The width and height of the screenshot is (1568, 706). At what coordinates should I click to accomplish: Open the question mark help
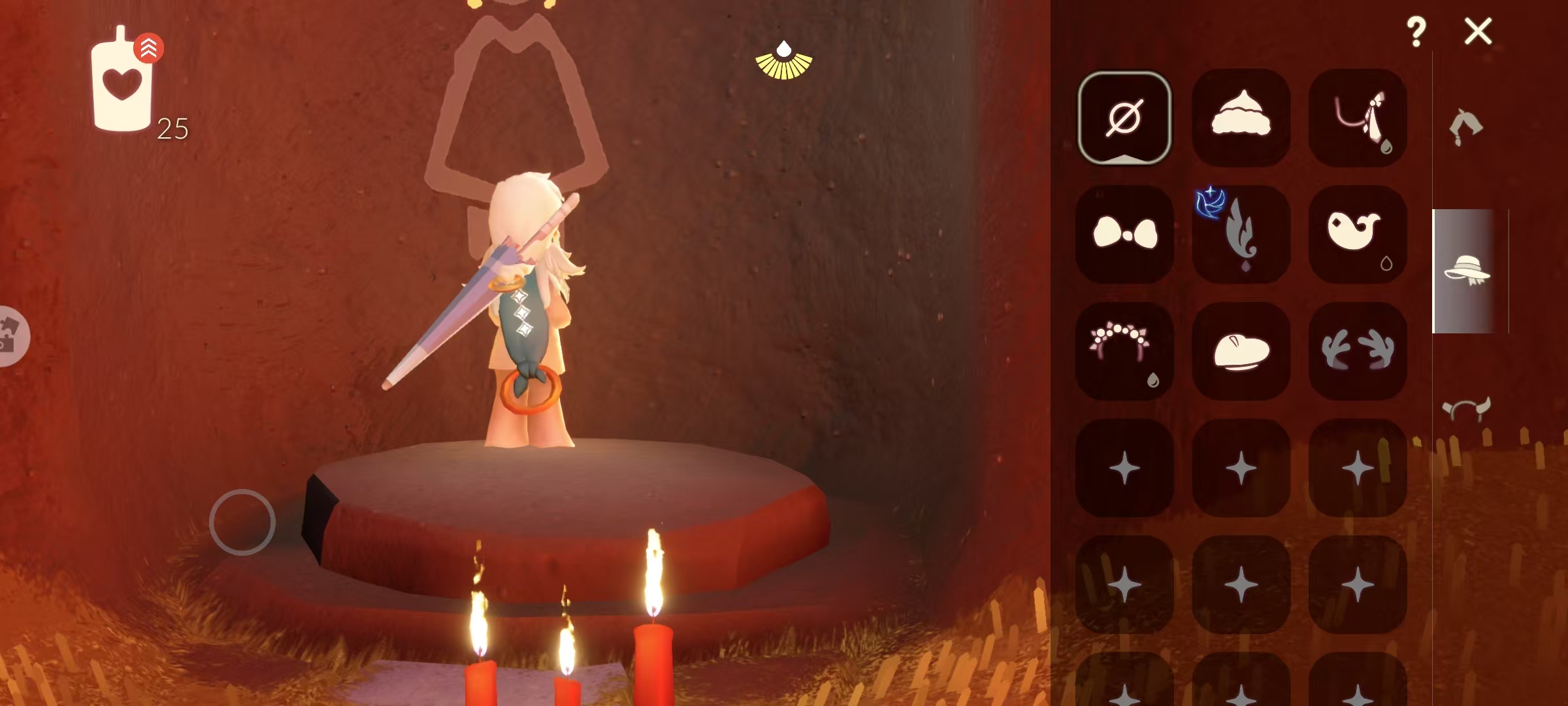coord(1416,31)
